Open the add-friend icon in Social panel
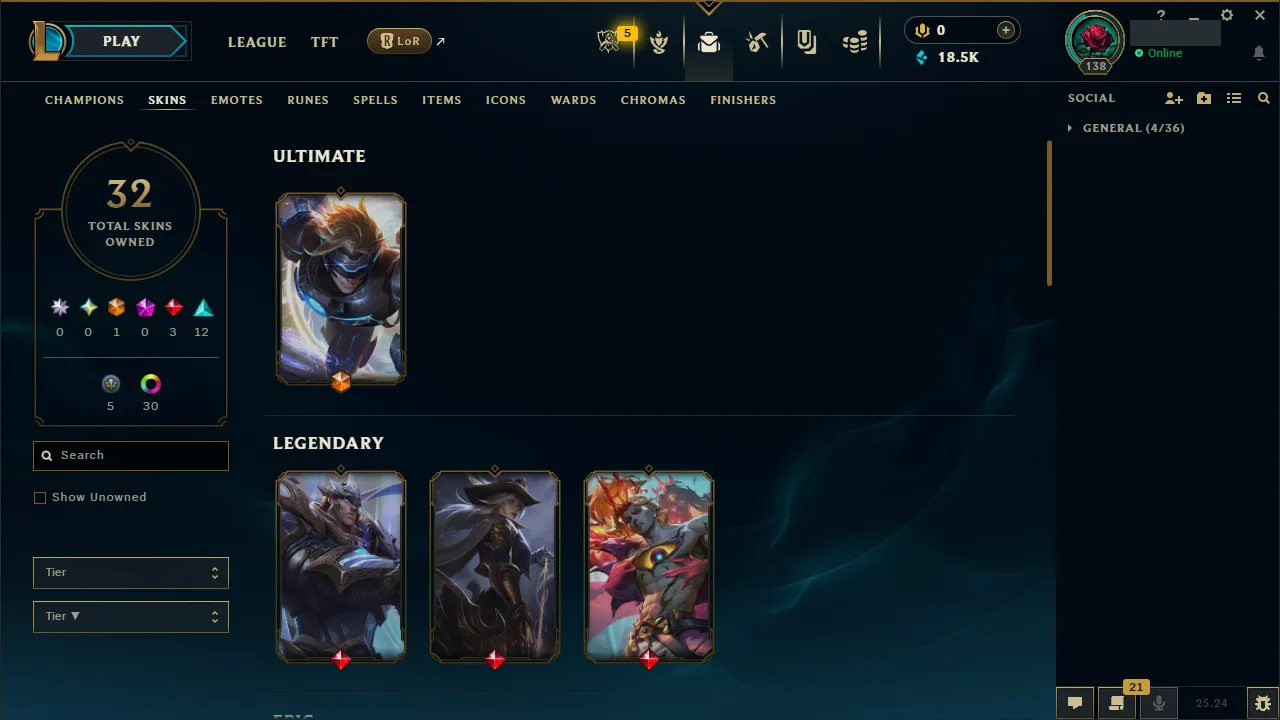 click(1173, 99)
